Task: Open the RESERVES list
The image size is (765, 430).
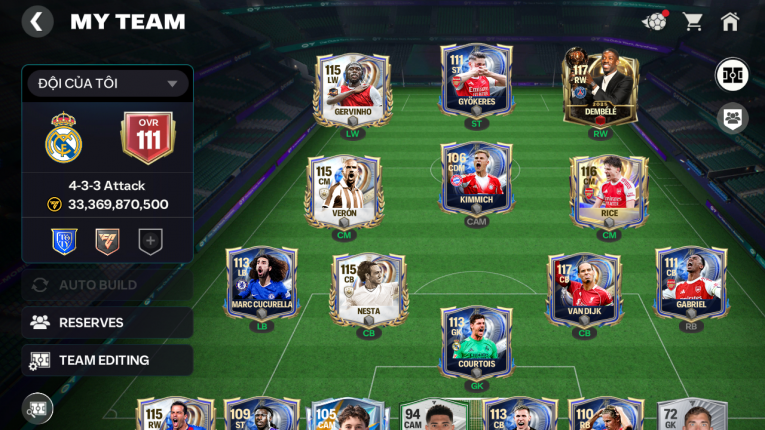Action: point(107,322)
